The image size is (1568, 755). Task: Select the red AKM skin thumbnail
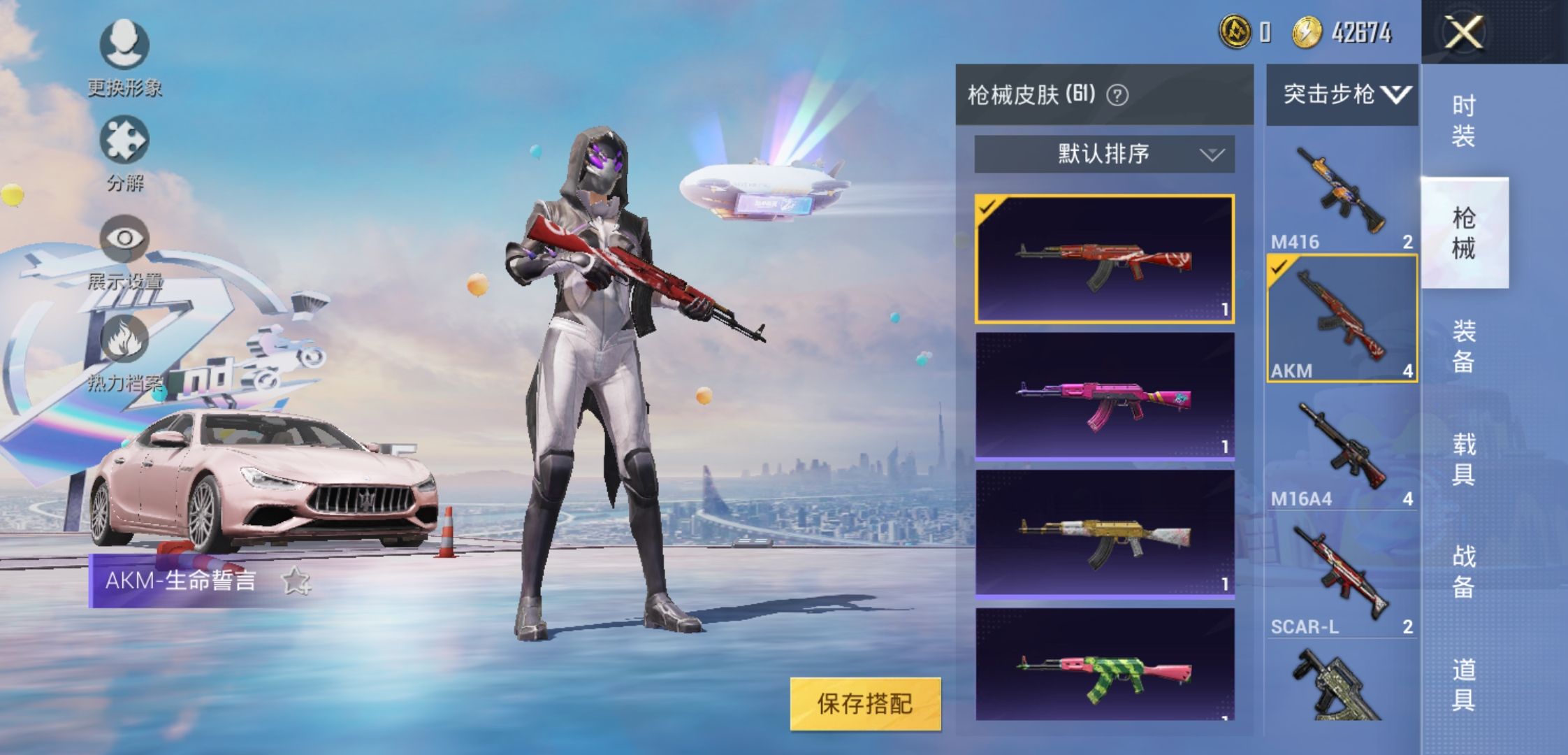pos(1104,259)
